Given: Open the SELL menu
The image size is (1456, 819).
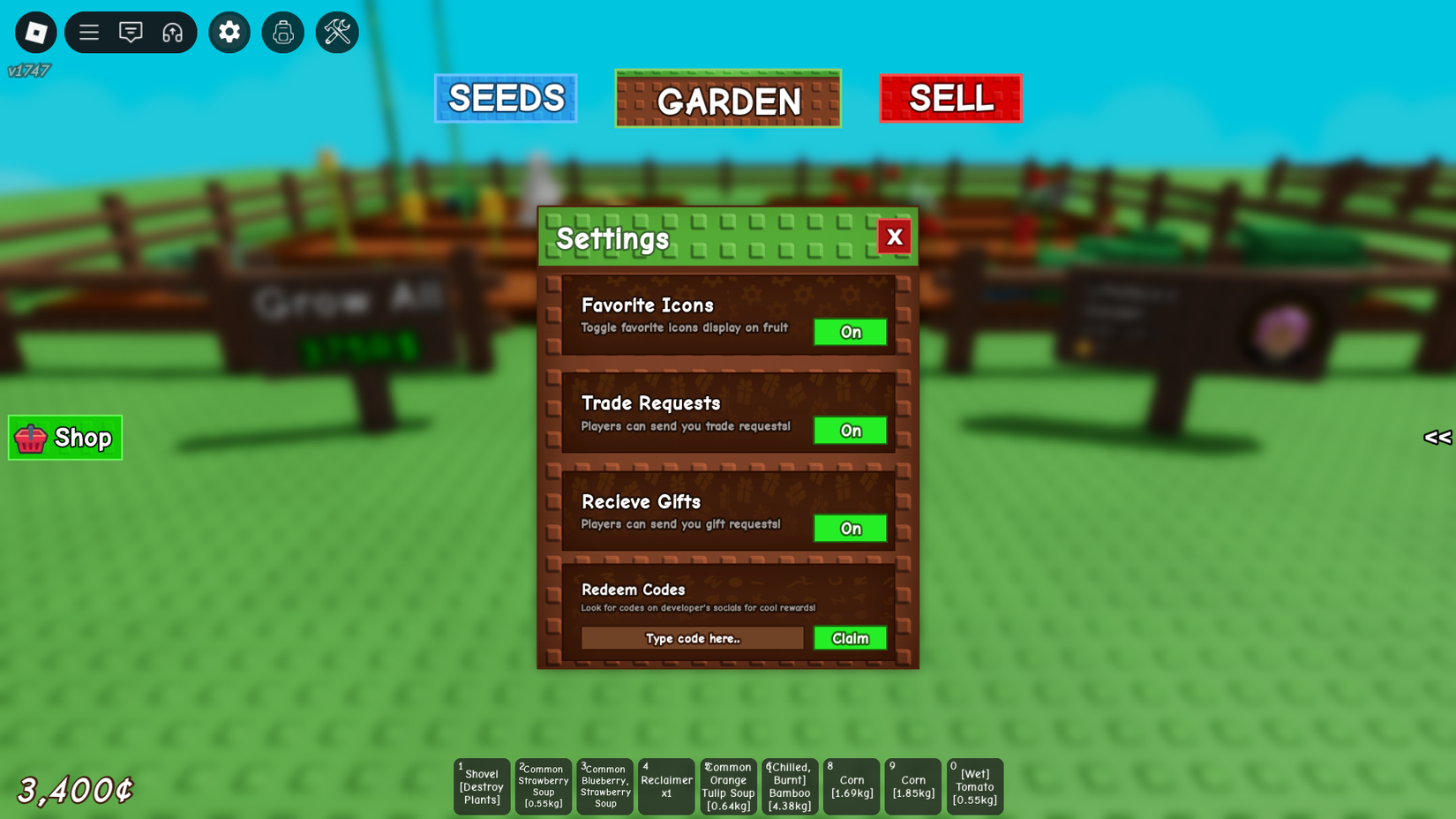Looking at the screenshot, I should [x=950, y=98].
